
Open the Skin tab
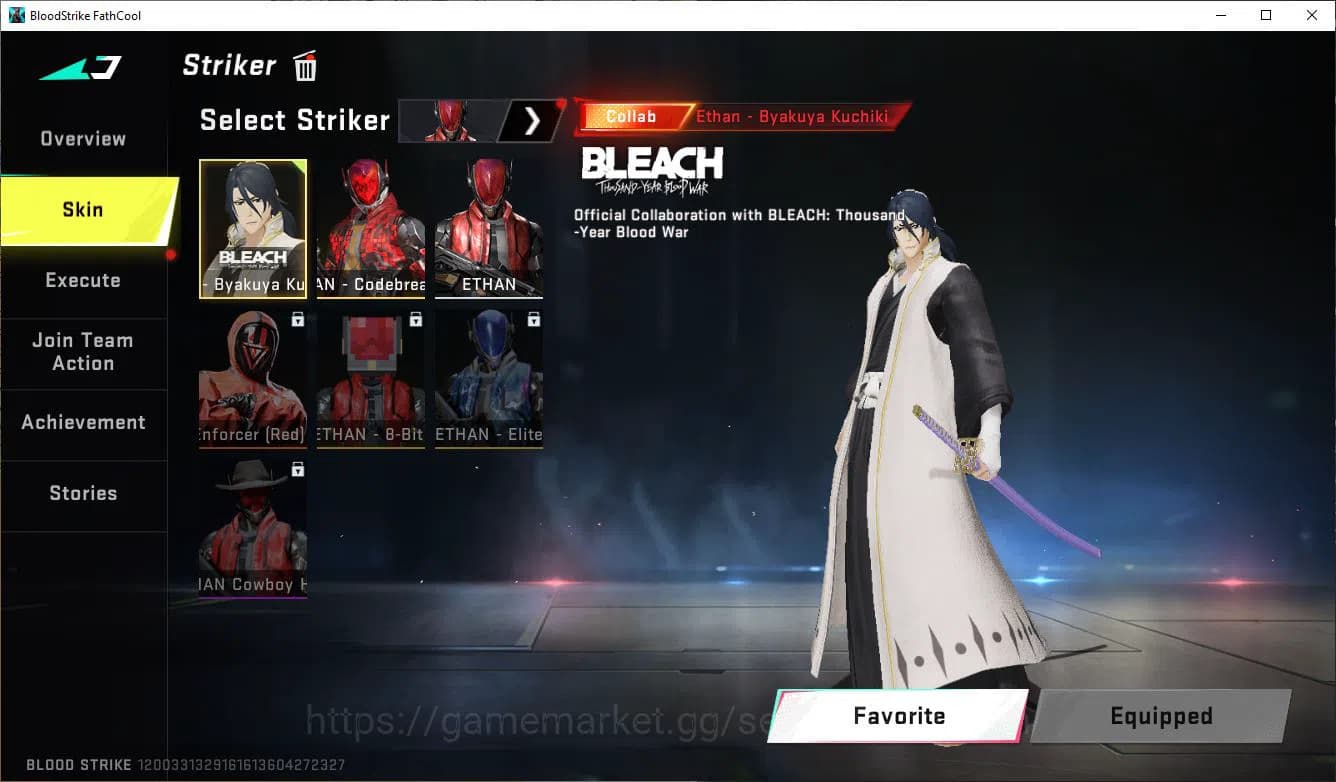[82, 209]
